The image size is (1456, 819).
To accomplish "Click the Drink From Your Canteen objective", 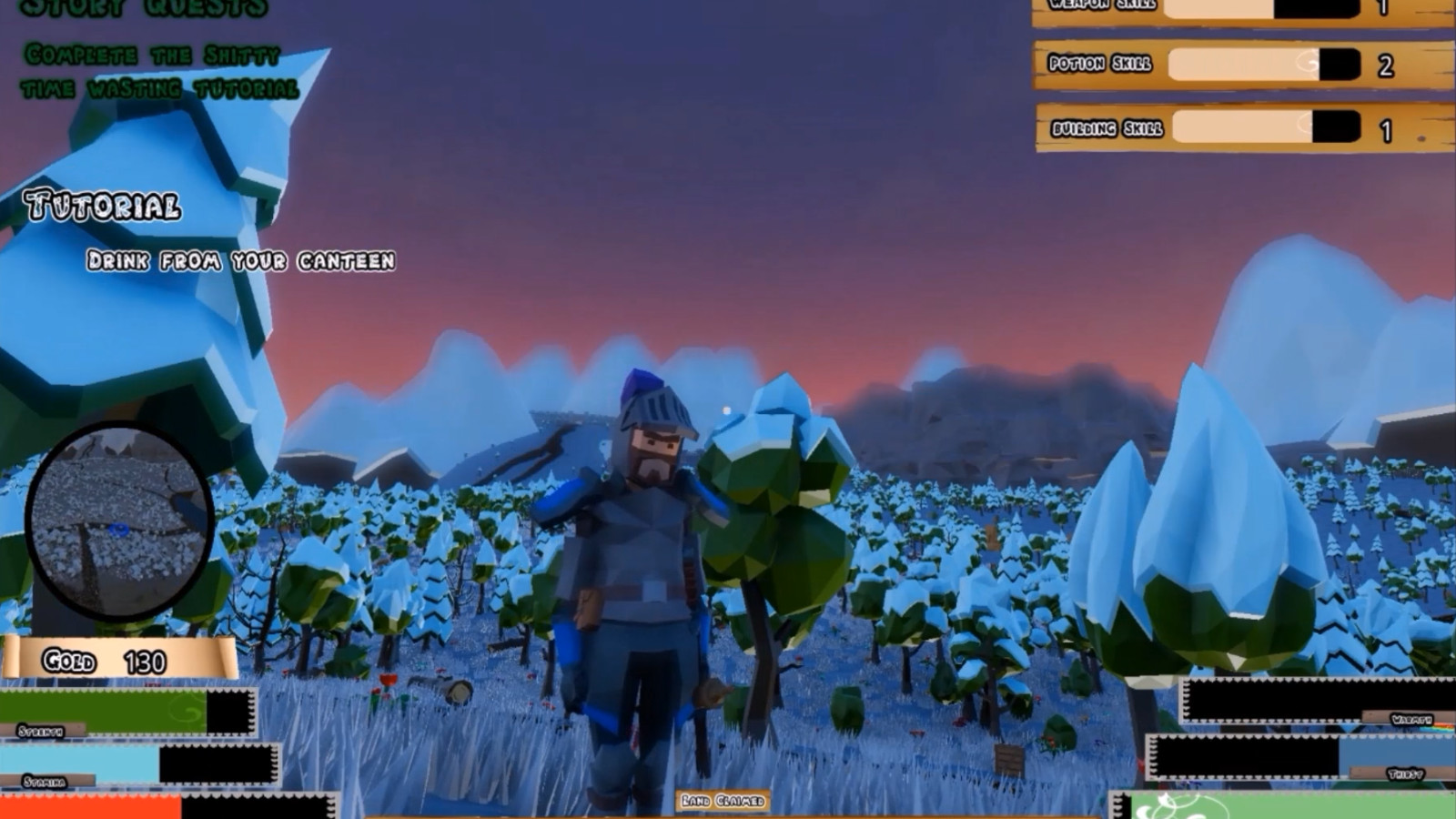I will point(241,262).
